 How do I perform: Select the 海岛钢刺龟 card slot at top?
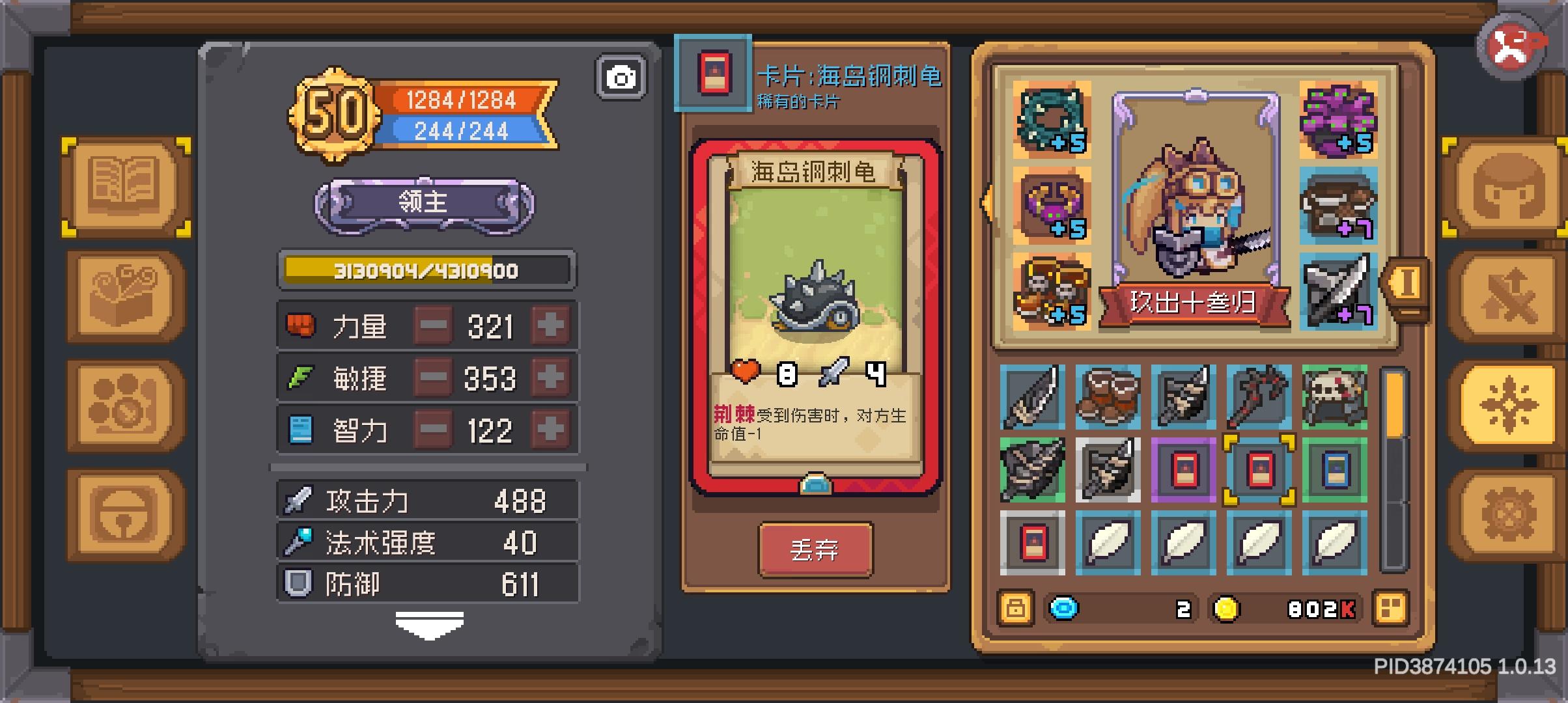point(713,72)
